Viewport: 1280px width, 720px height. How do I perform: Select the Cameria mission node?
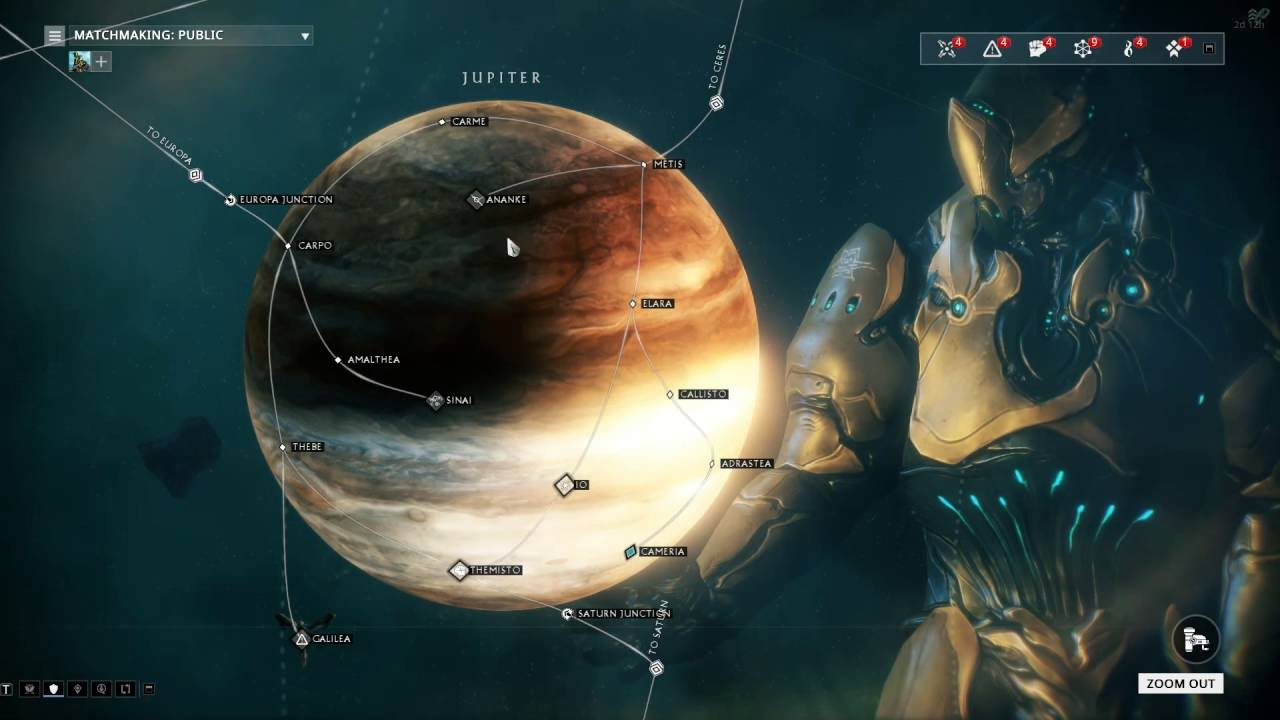(631, 551)
